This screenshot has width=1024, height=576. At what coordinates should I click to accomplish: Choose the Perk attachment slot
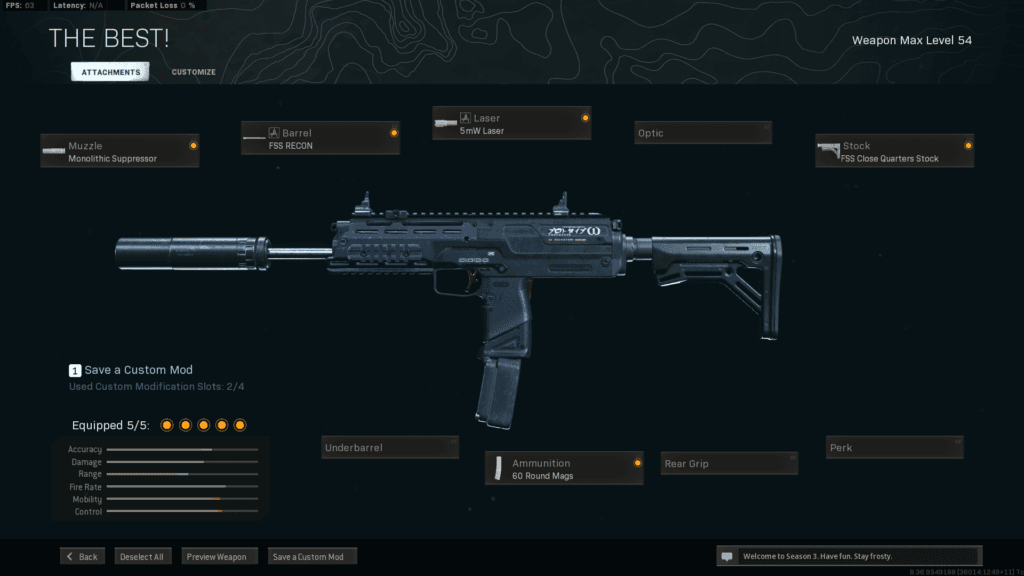click(894, 447)
